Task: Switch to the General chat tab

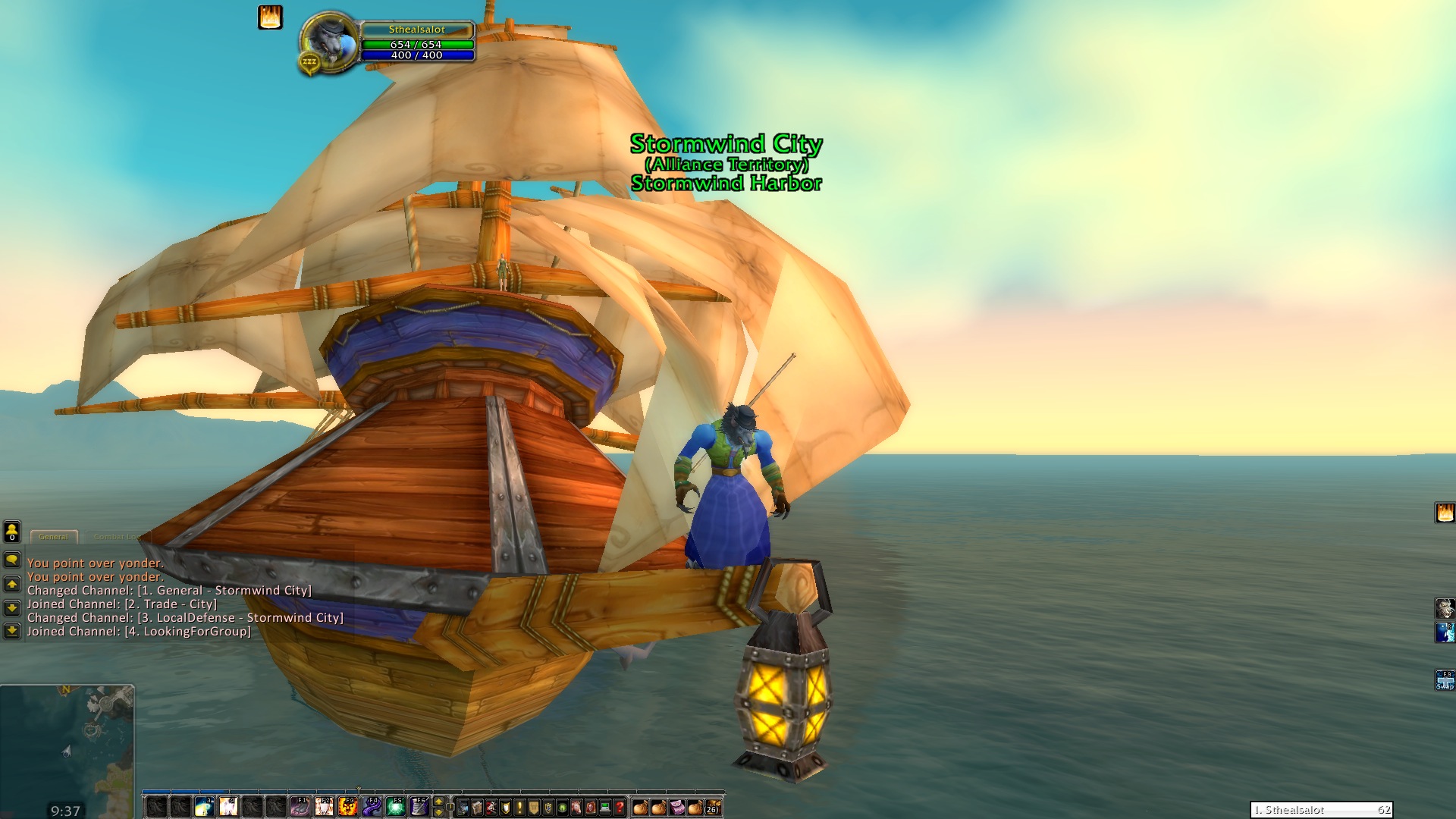Action: pyautogui.click(x=53, y=537)
